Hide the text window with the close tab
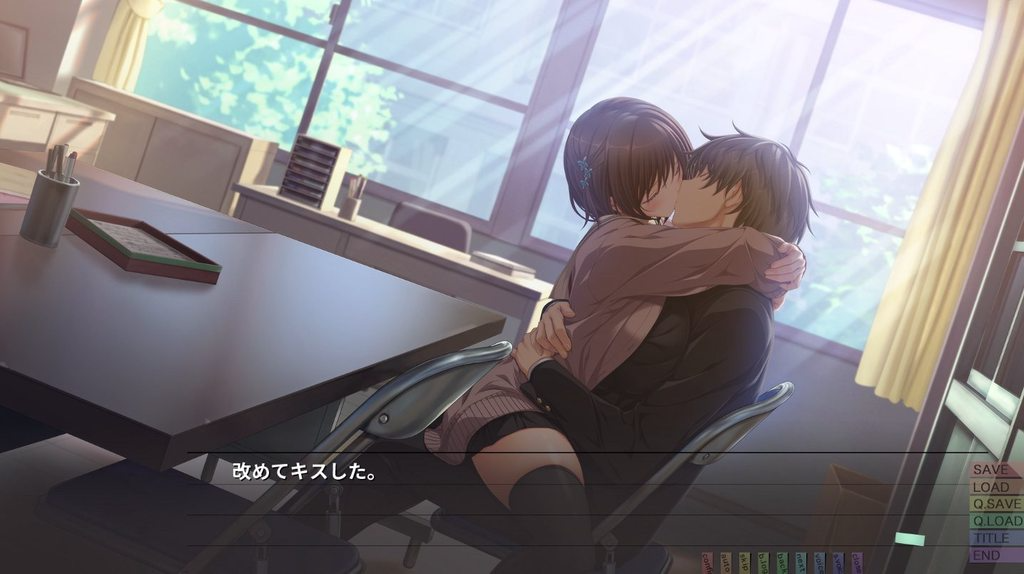1024x574 pixels. click(x=857, y=562)
